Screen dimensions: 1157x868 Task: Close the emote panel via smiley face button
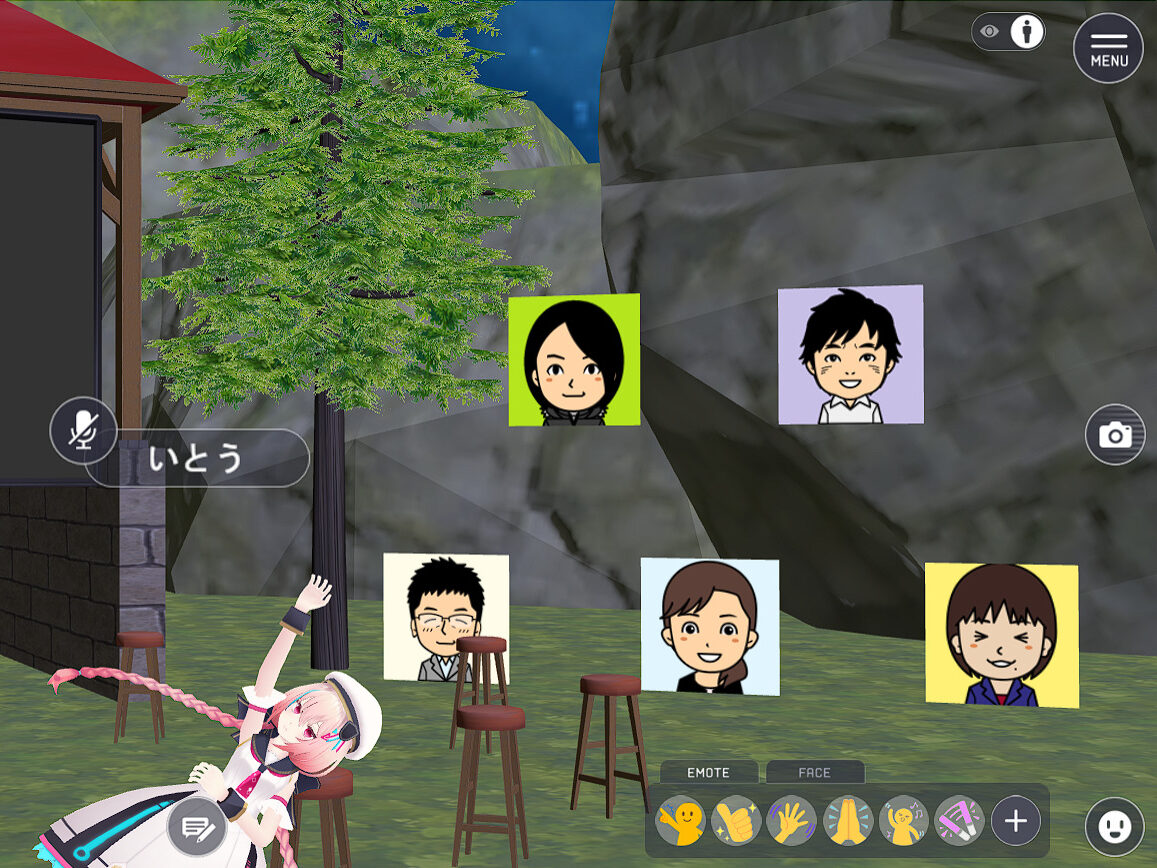pos(1114,826)
